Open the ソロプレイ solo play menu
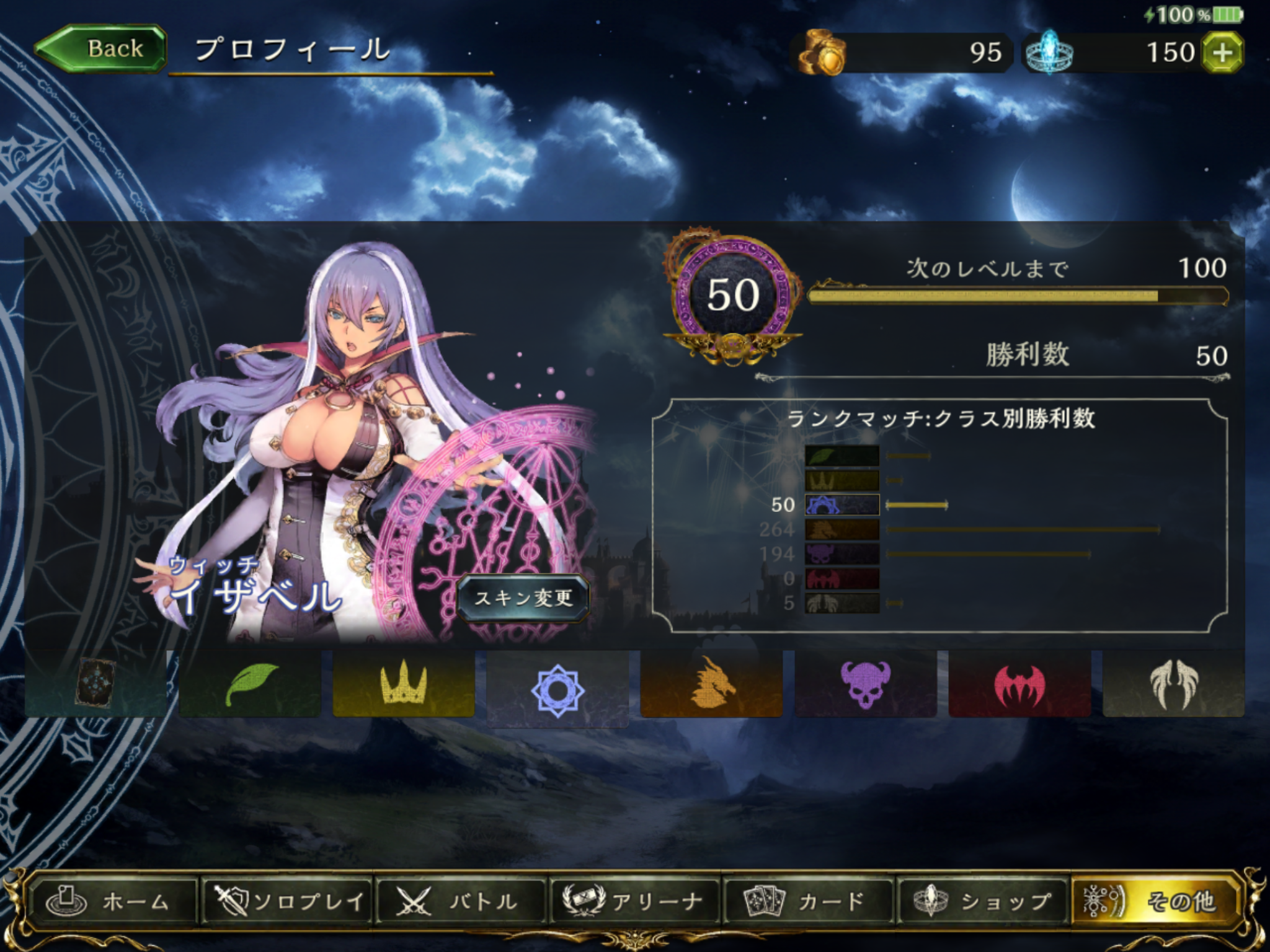This screenshot has width=1270, height=952. tap(287, 901)
